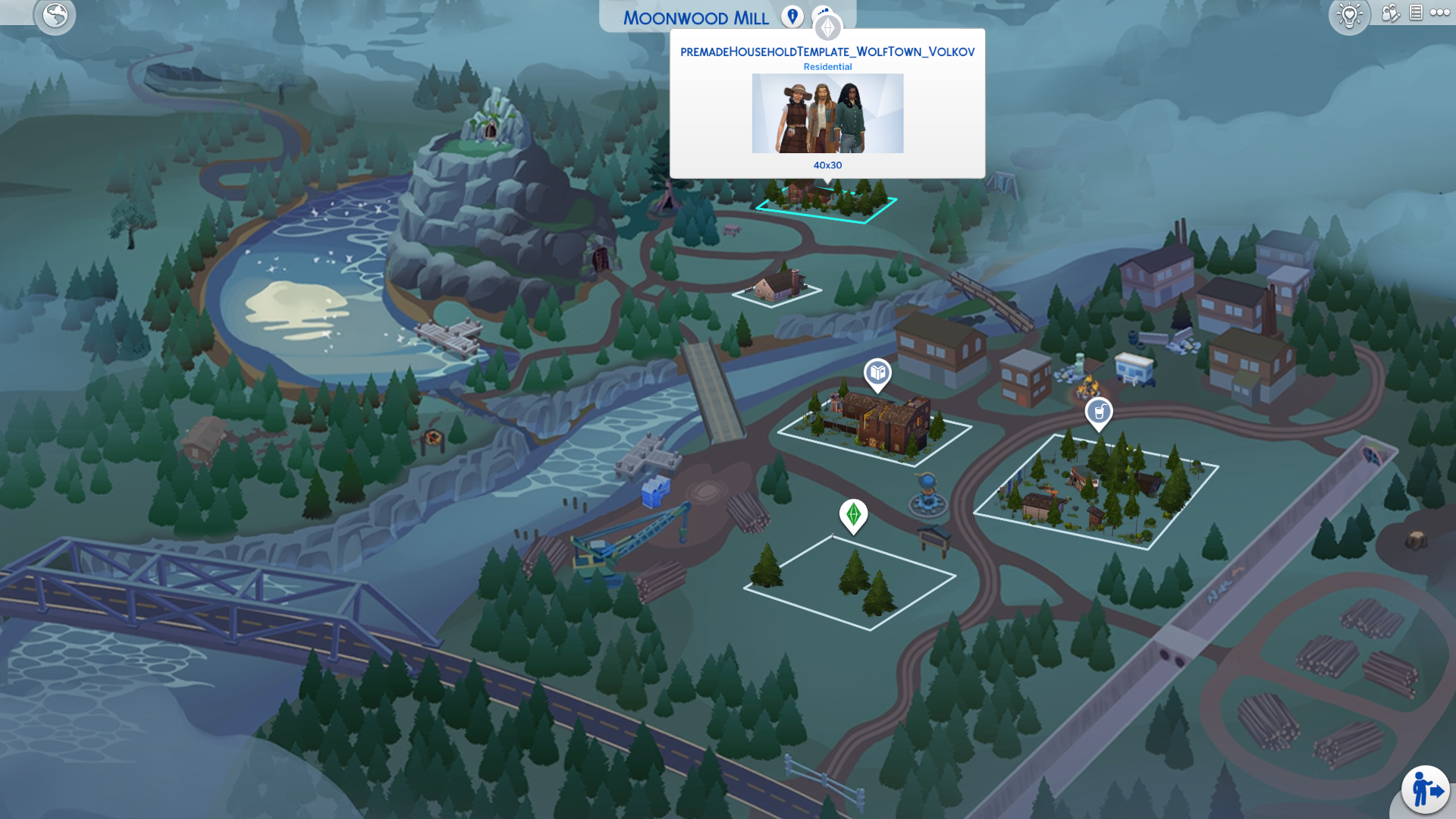This screenshot has height=819, width=1456.
Task: Show Moonwood Mill neighborhood info pin
Action: click(x=792, y=17)
